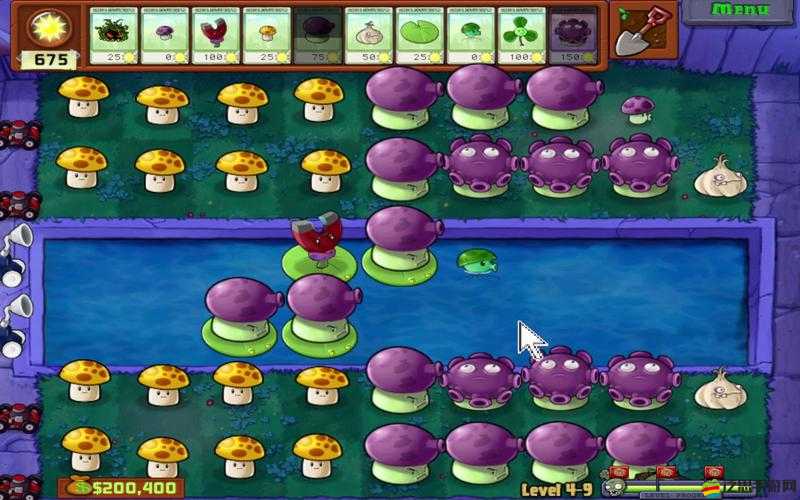Select the Fume-shroom seed packet
The width and height of the screenshot is (800, 500).
[x=319, y=36]
